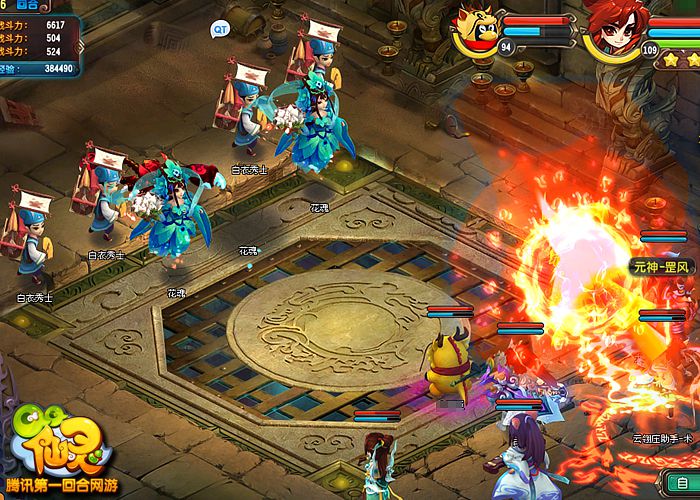Toggle the green auto-battle button
This screenshot has width=700, height=500.
coord(683,483)
